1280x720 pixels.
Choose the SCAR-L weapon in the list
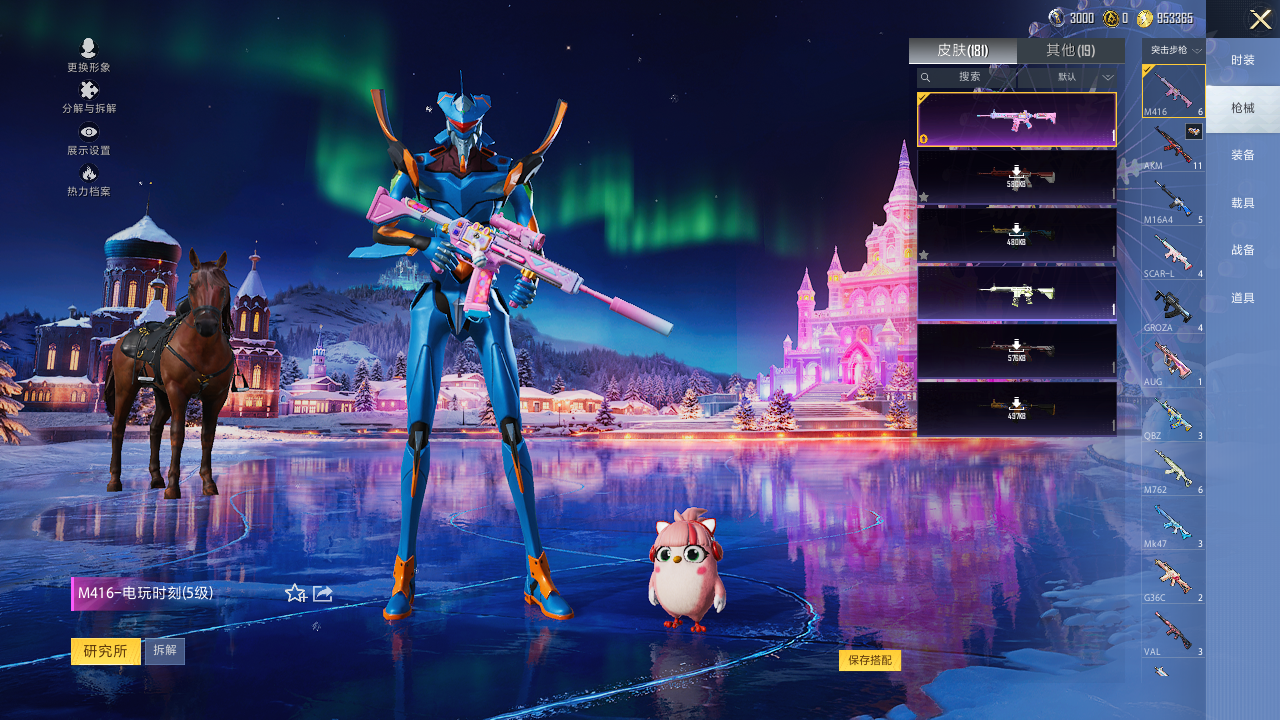[x=1173, y=255]
